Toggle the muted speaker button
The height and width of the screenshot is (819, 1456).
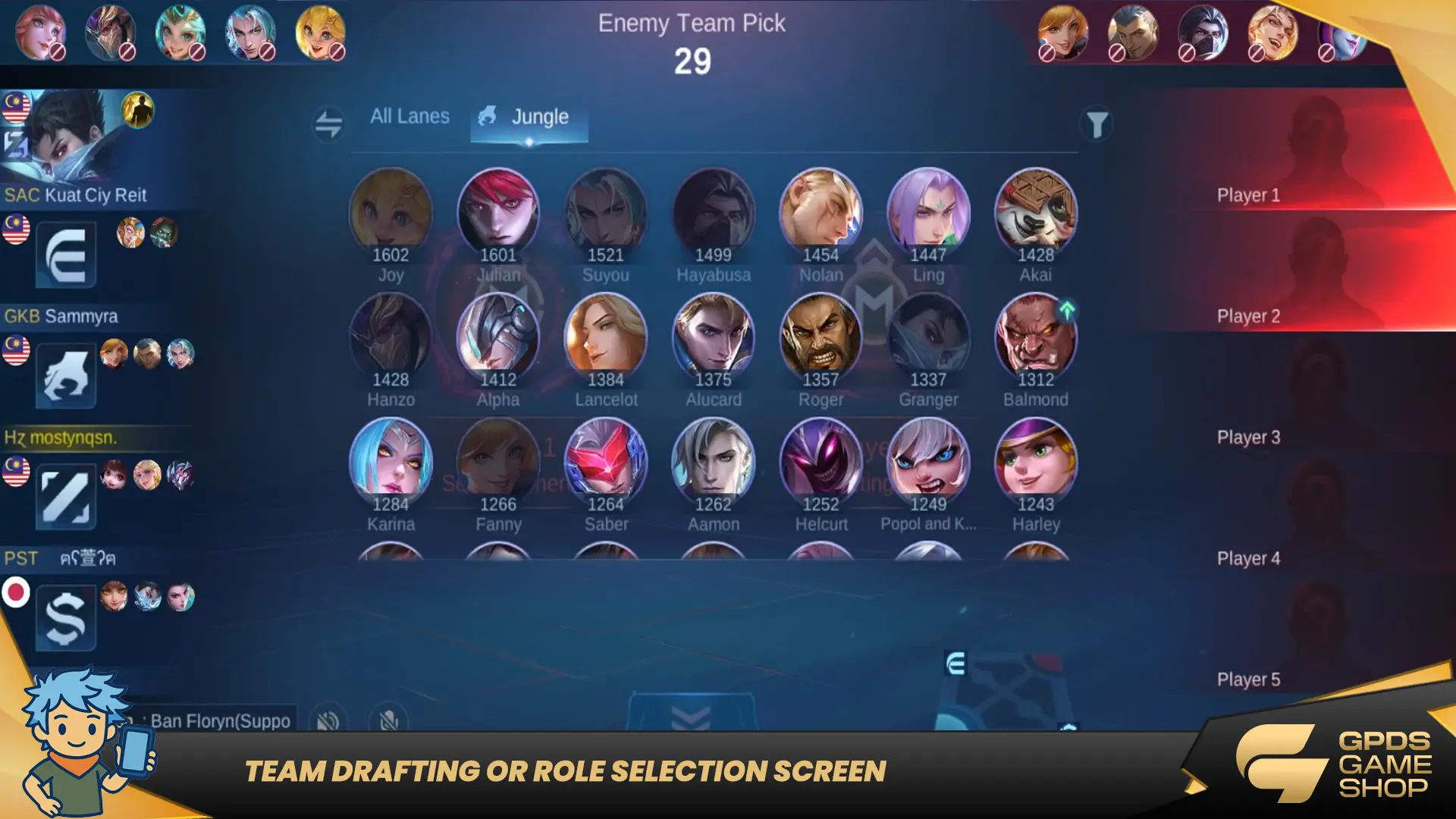pyautogui.click(x=328, y=720)
